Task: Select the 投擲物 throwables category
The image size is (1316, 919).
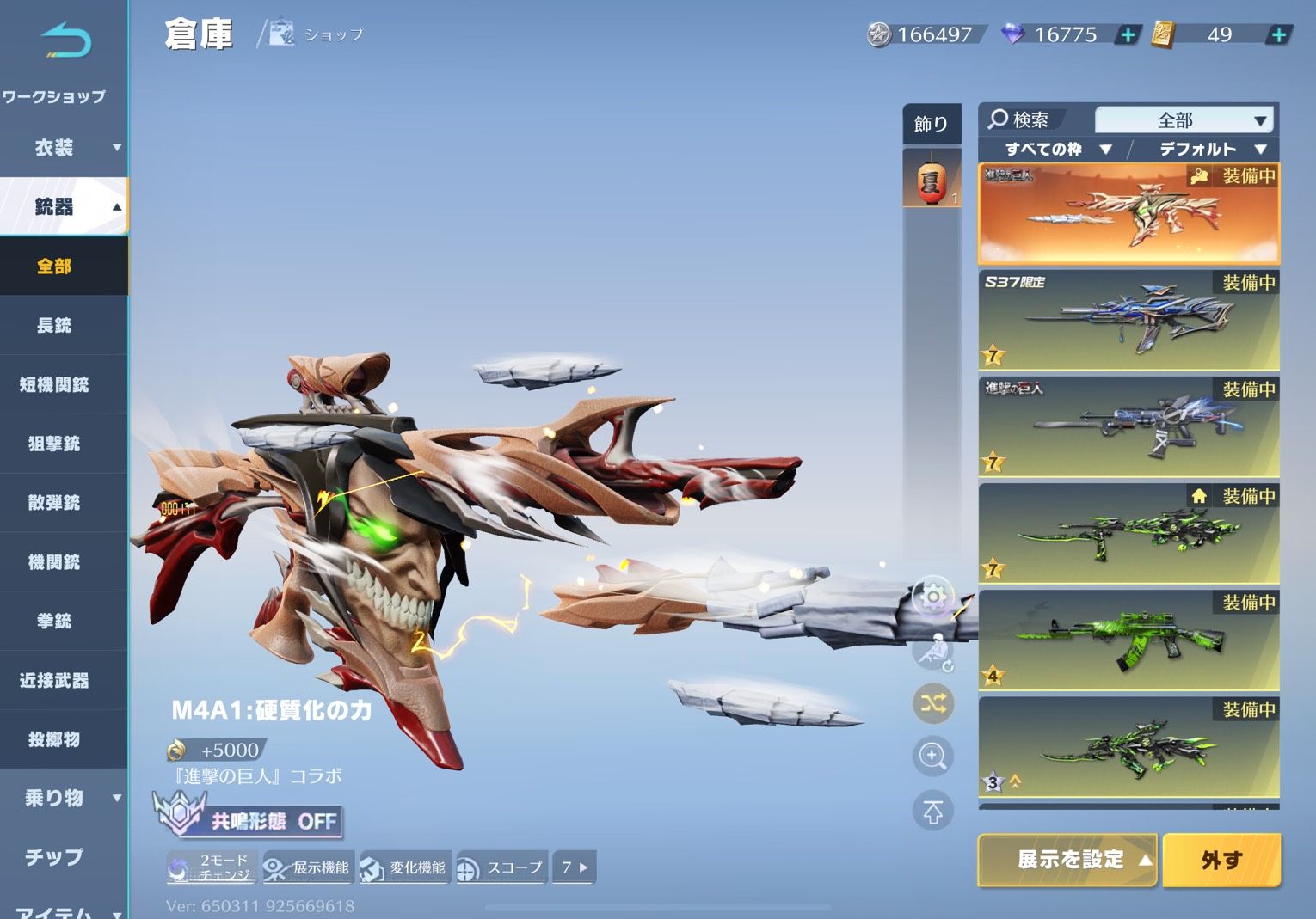Action: 54,739
